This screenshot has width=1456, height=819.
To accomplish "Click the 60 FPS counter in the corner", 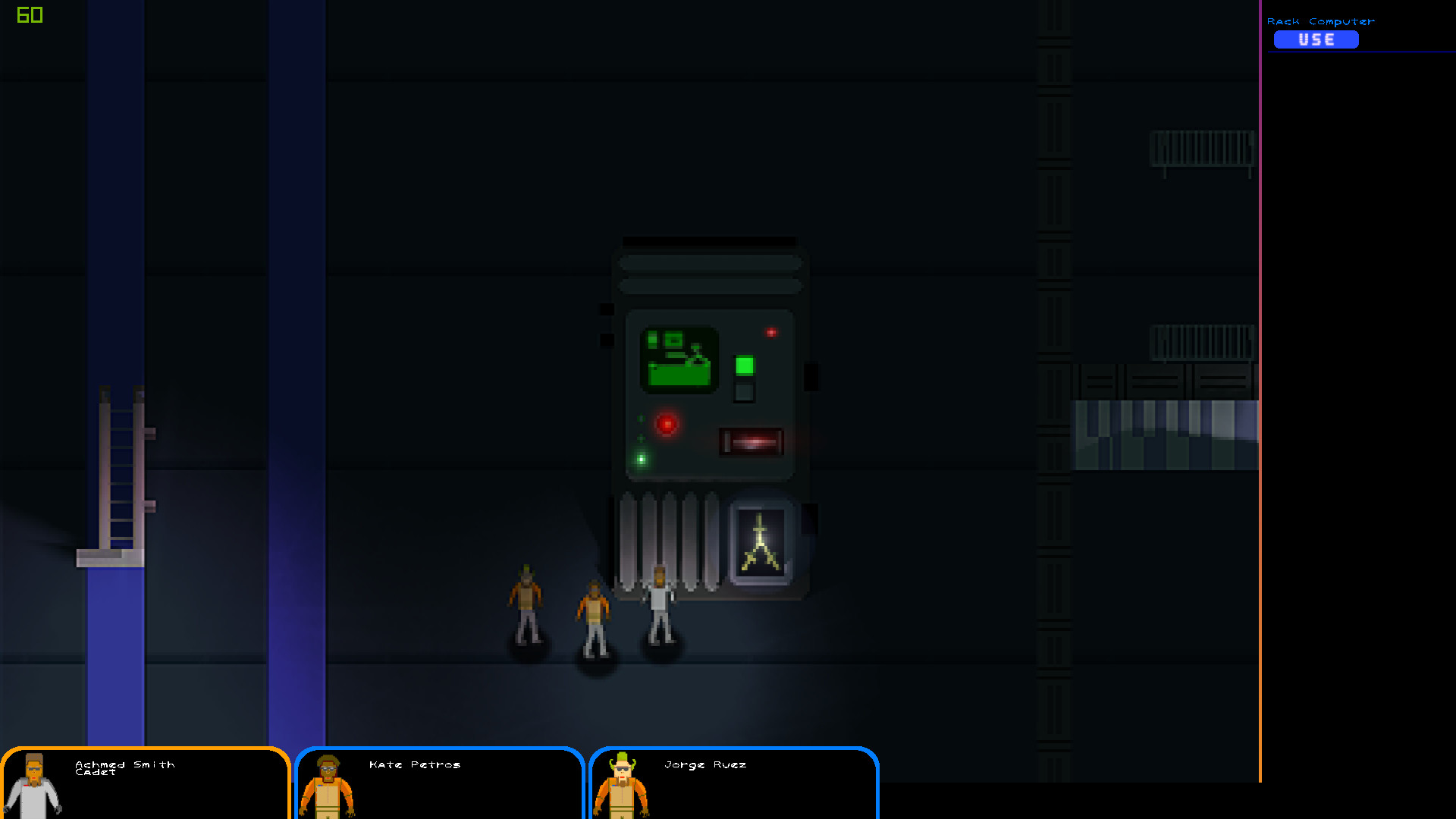I will pyautogui.click(x=29, y=14).
